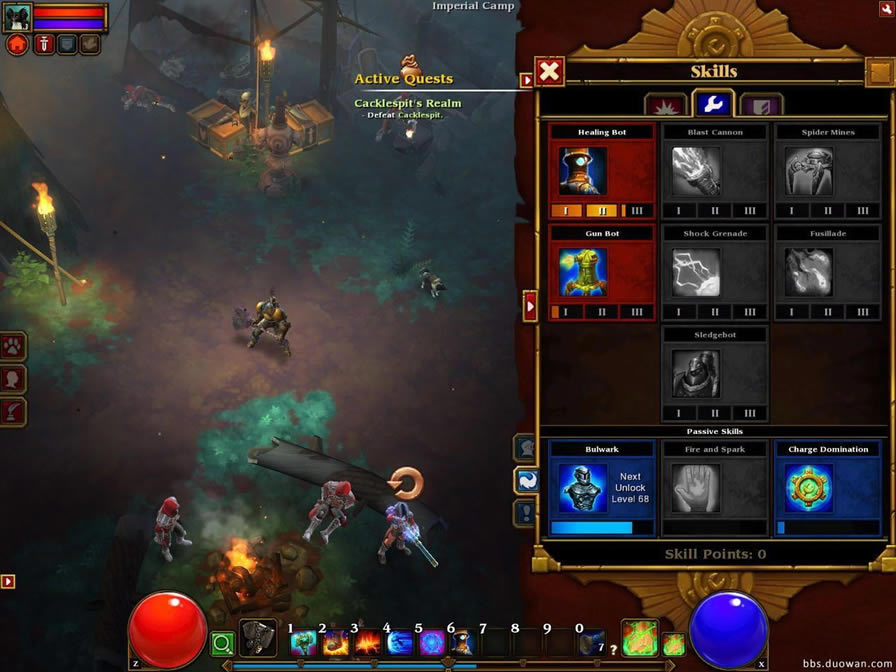The height and width of the screenshot is (672, 896).
Task: Open the first red starburst skill tab
Action: tap(665, 105)
